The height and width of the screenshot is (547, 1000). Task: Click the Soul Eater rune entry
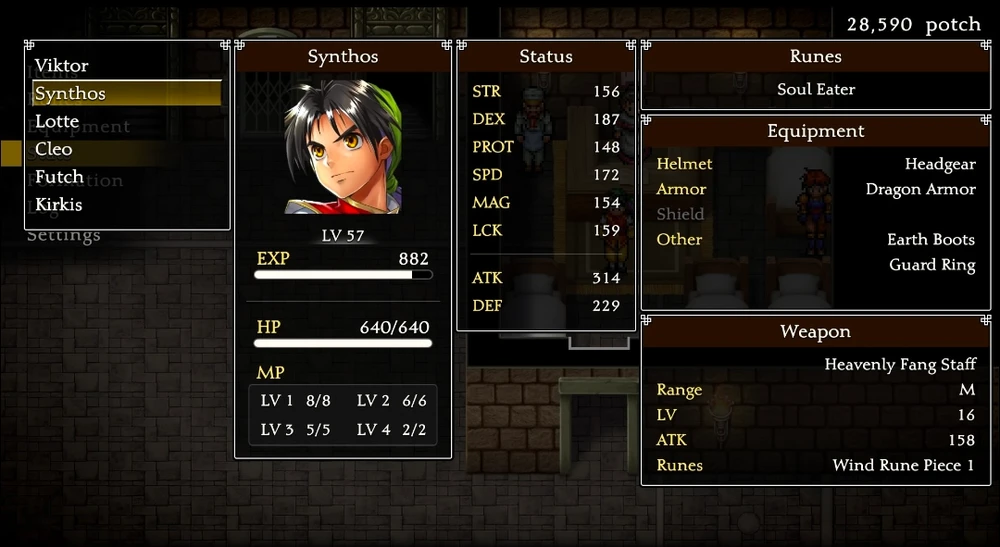[816, 89]
